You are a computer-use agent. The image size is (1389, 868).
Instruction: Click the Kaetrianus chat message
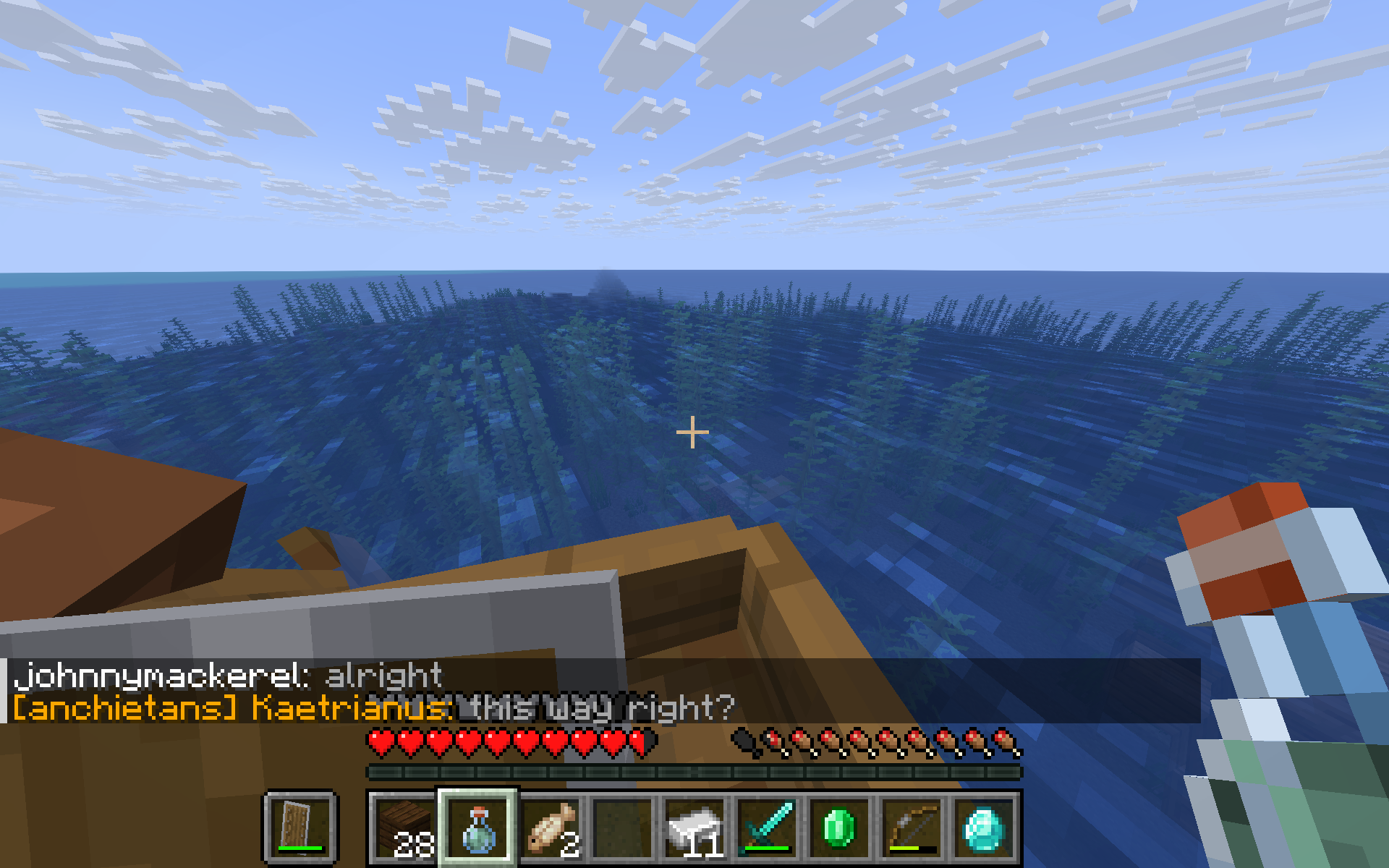coord(373,707)
